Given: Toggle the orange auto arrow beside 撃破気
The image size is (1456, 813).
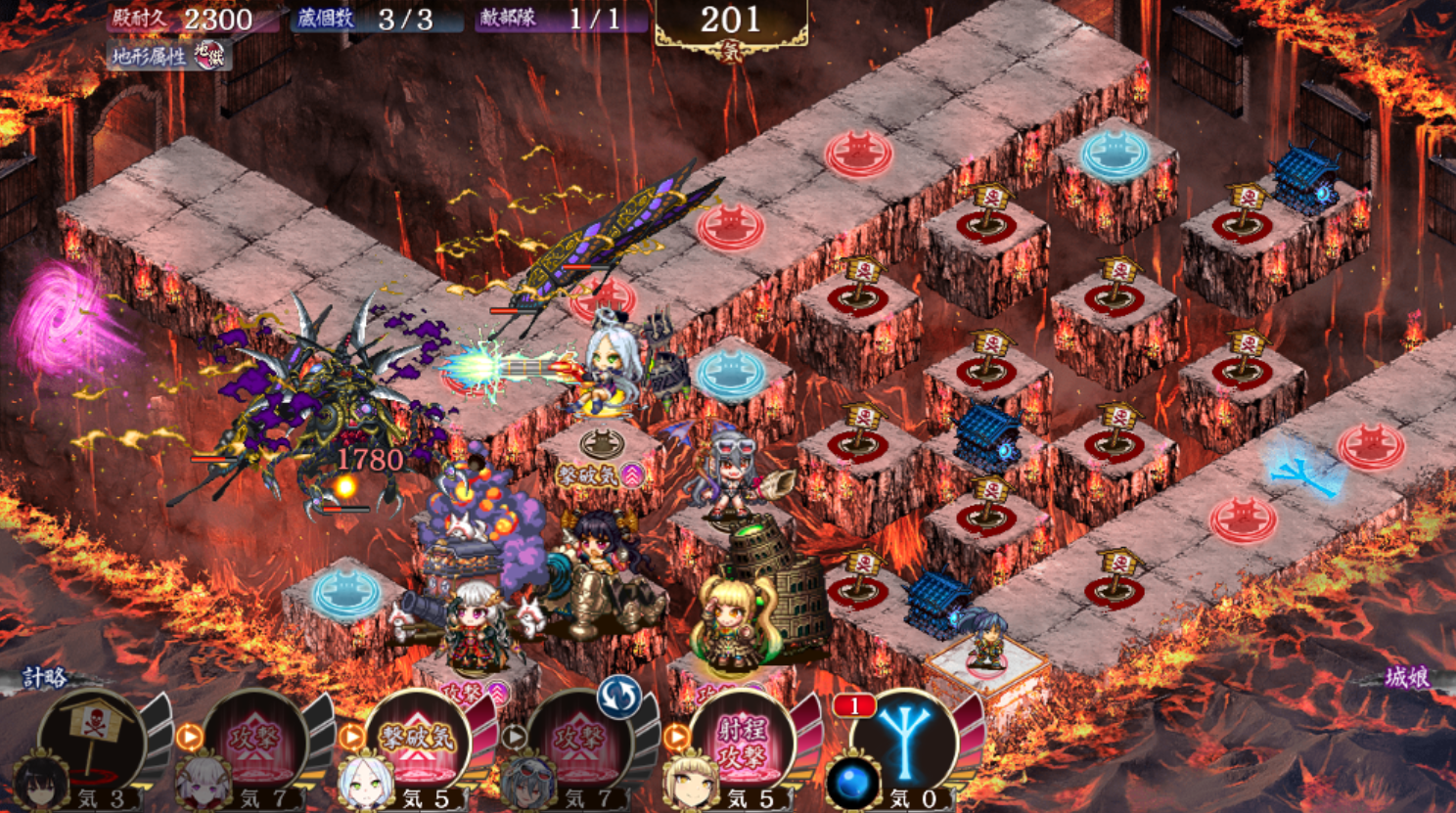Looking at the screenshot, I should tap(351, 737).
